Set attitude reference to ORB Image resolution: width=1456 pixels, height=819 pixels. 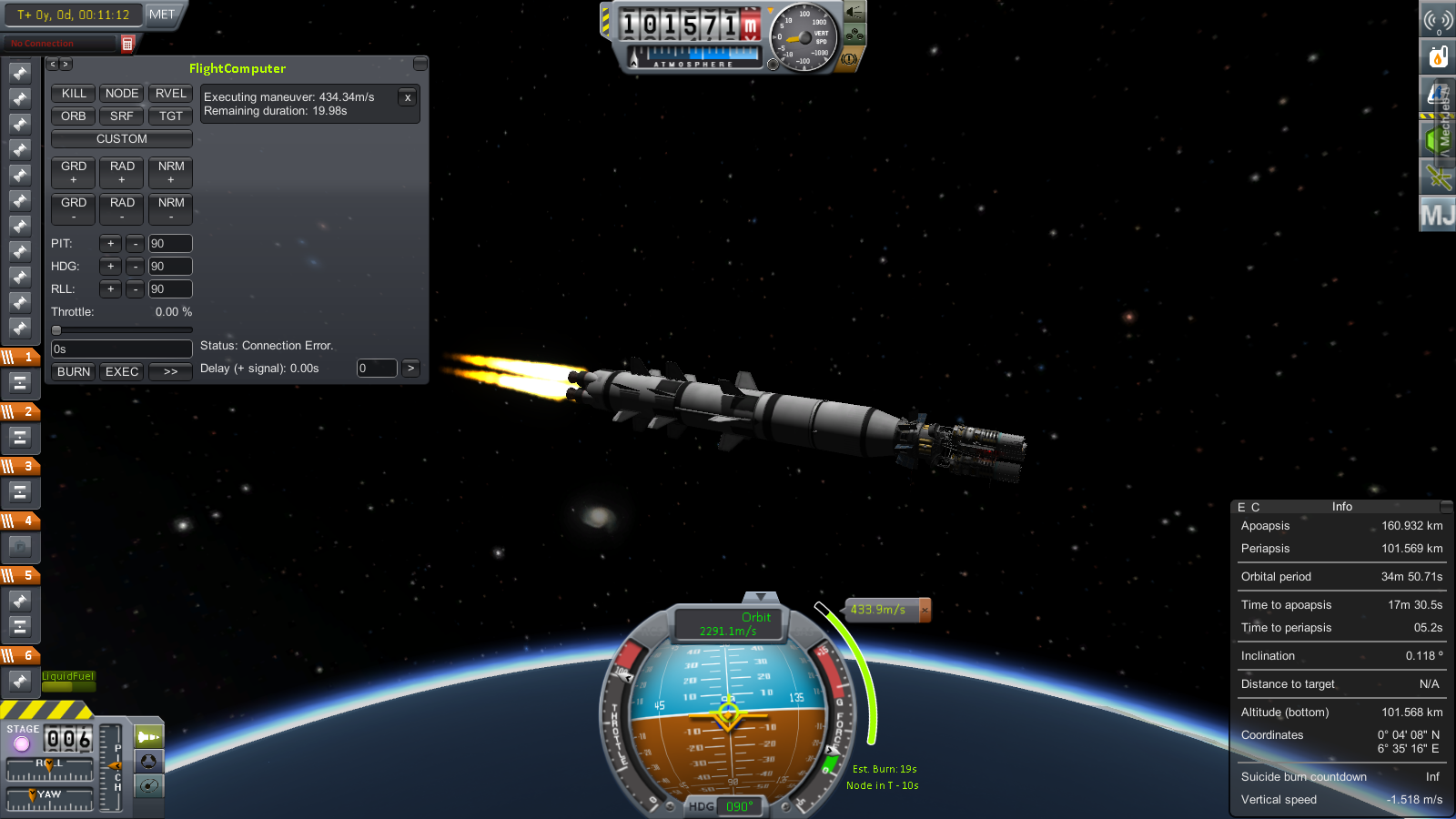pyautogui.click(x=74, y=116)
